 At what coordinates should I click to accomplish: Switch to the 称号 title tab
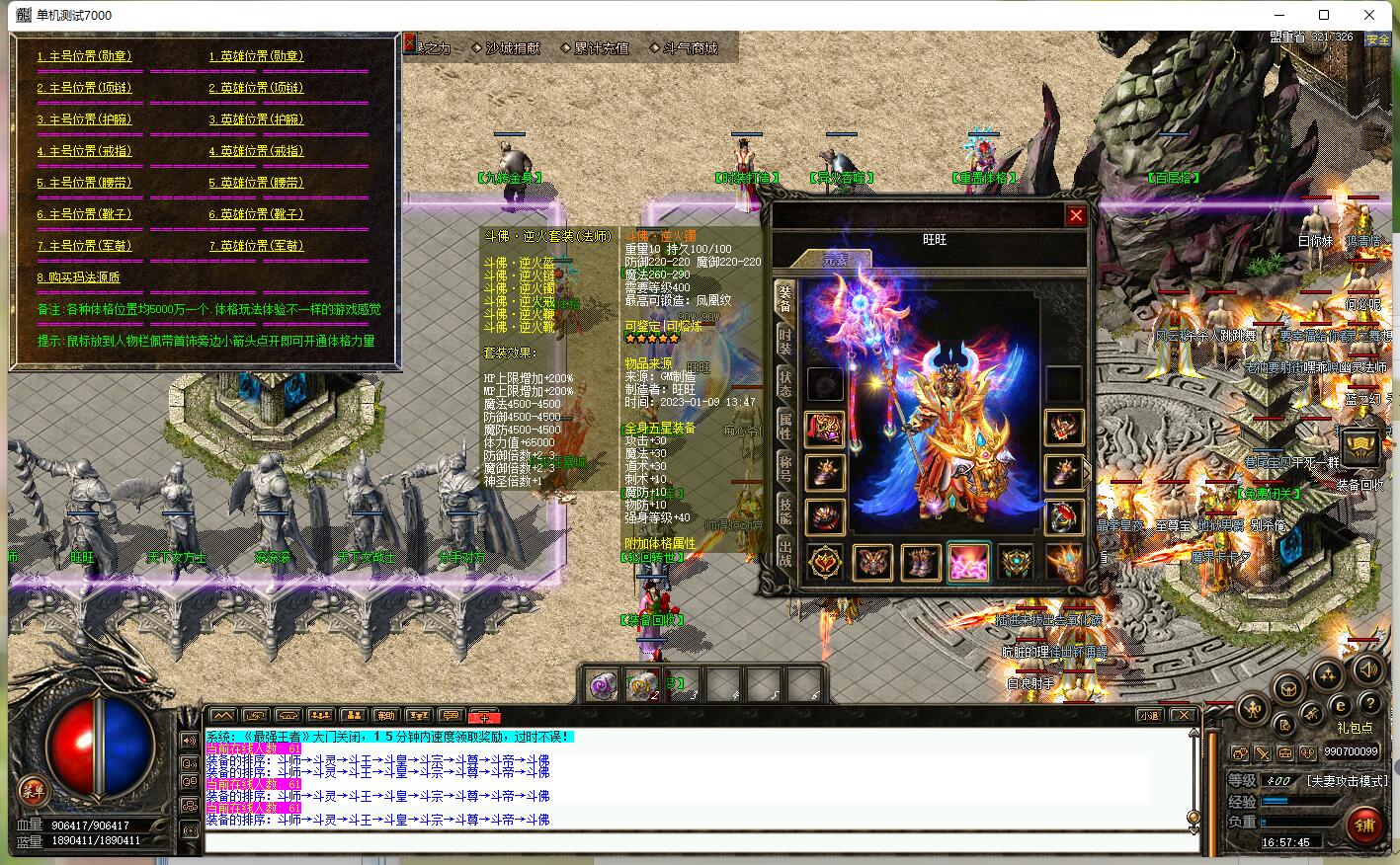pyautogui.click(x=784, y=467)
